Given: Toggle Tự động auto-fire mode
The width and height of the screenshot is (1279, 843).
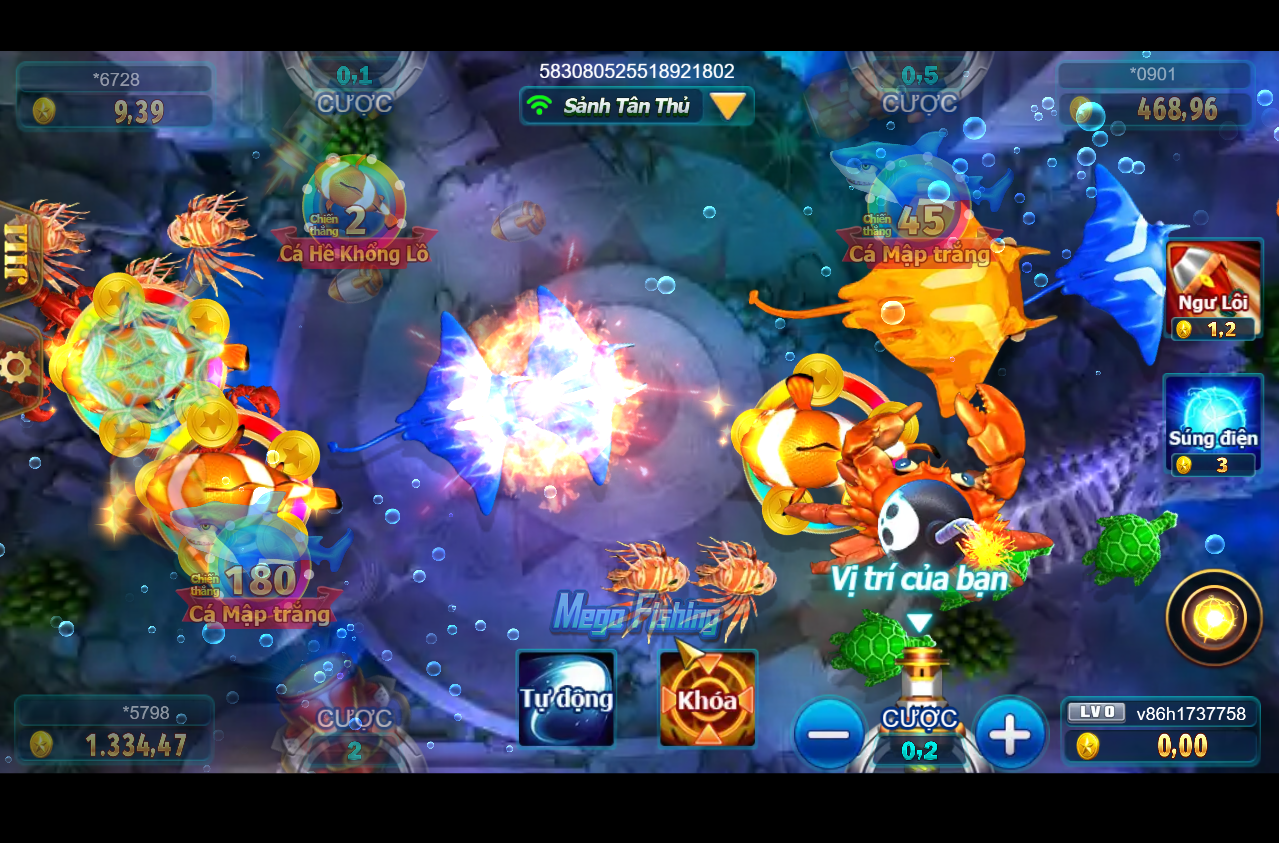Looking at the screenshot, I should coord(566,698).
